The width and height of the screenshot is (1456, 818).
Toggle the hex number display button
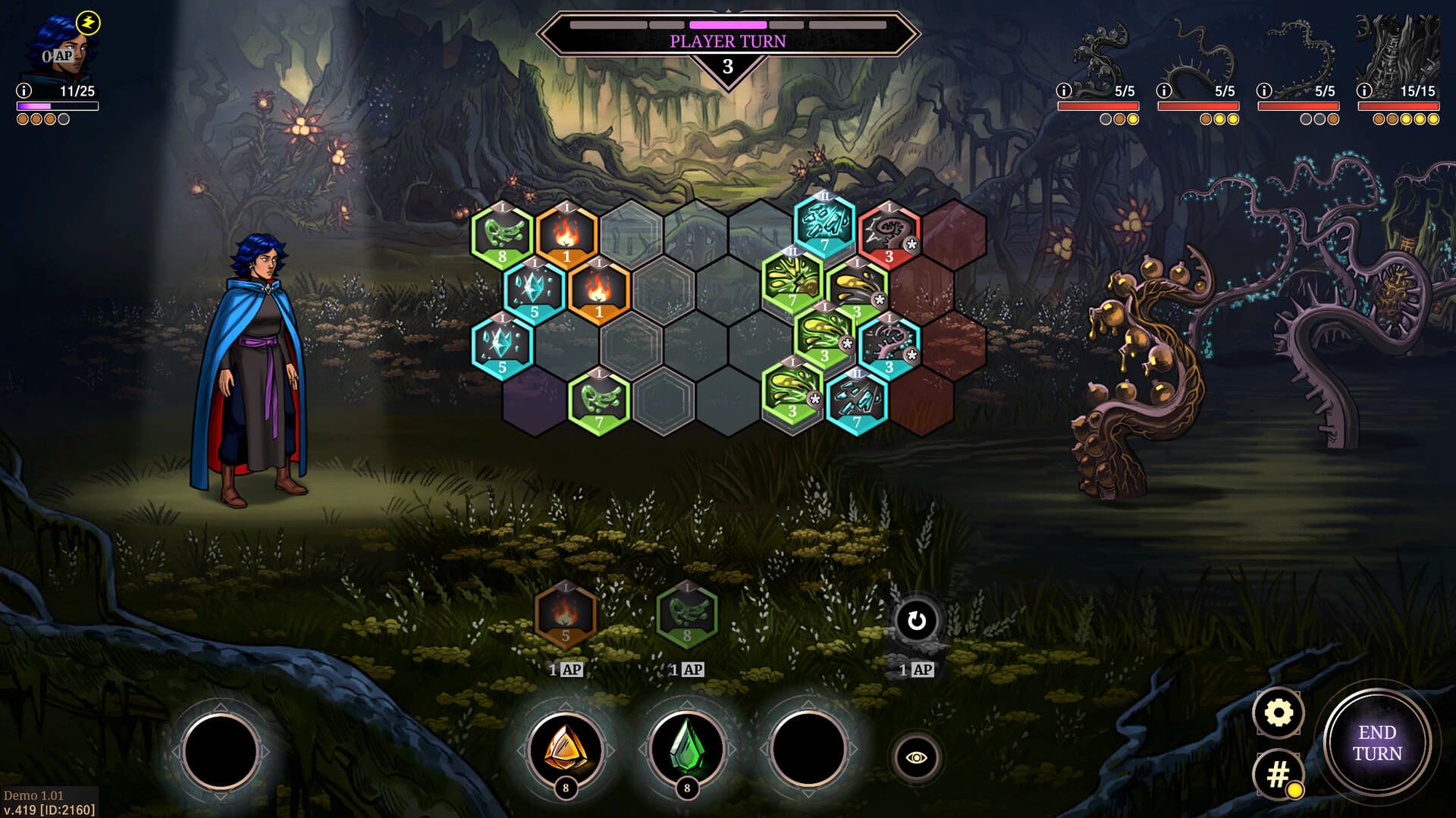point(1280,773)
